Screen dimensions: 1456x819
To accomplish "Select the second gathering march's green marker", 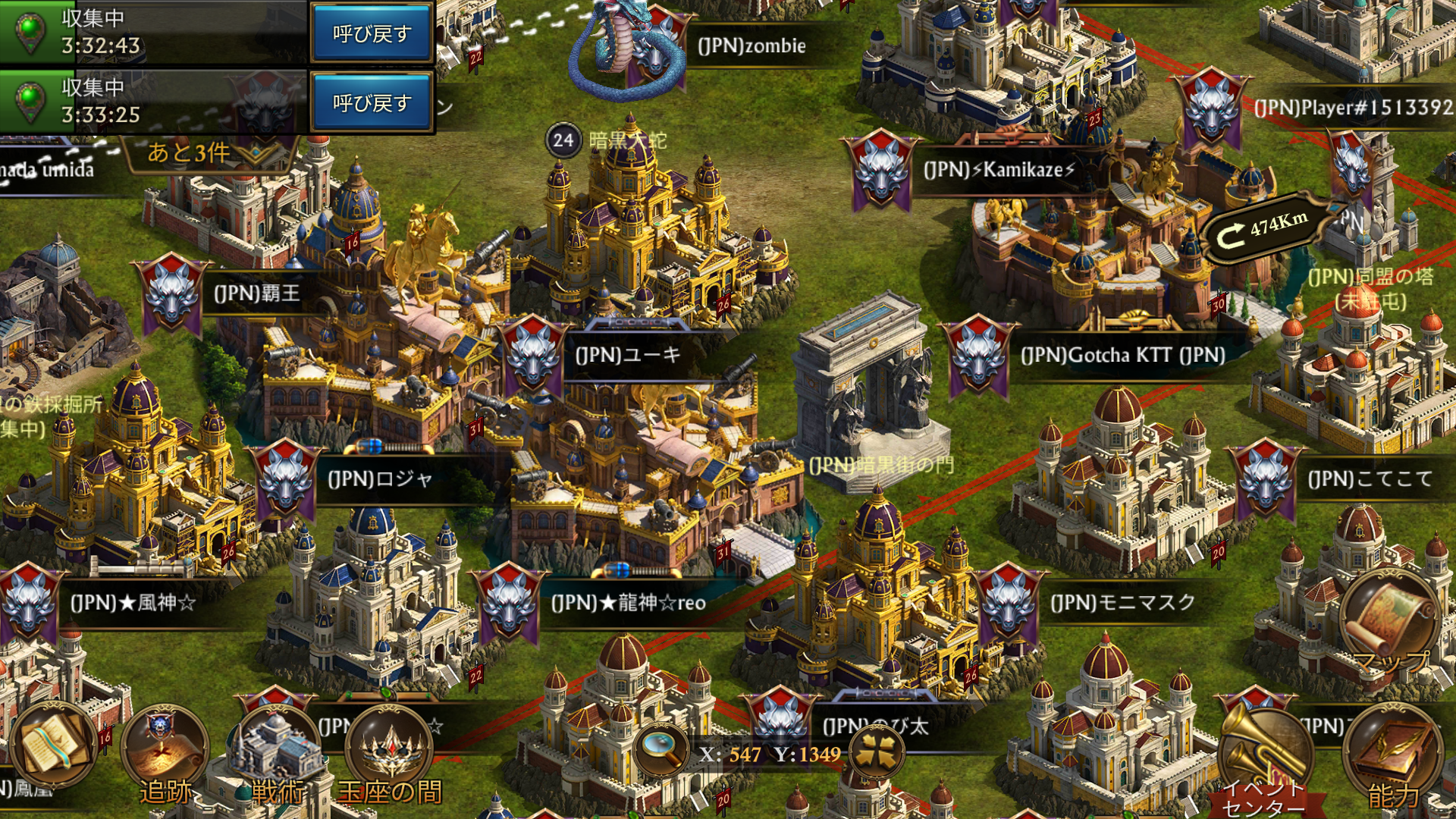I will tap(29, 102).
